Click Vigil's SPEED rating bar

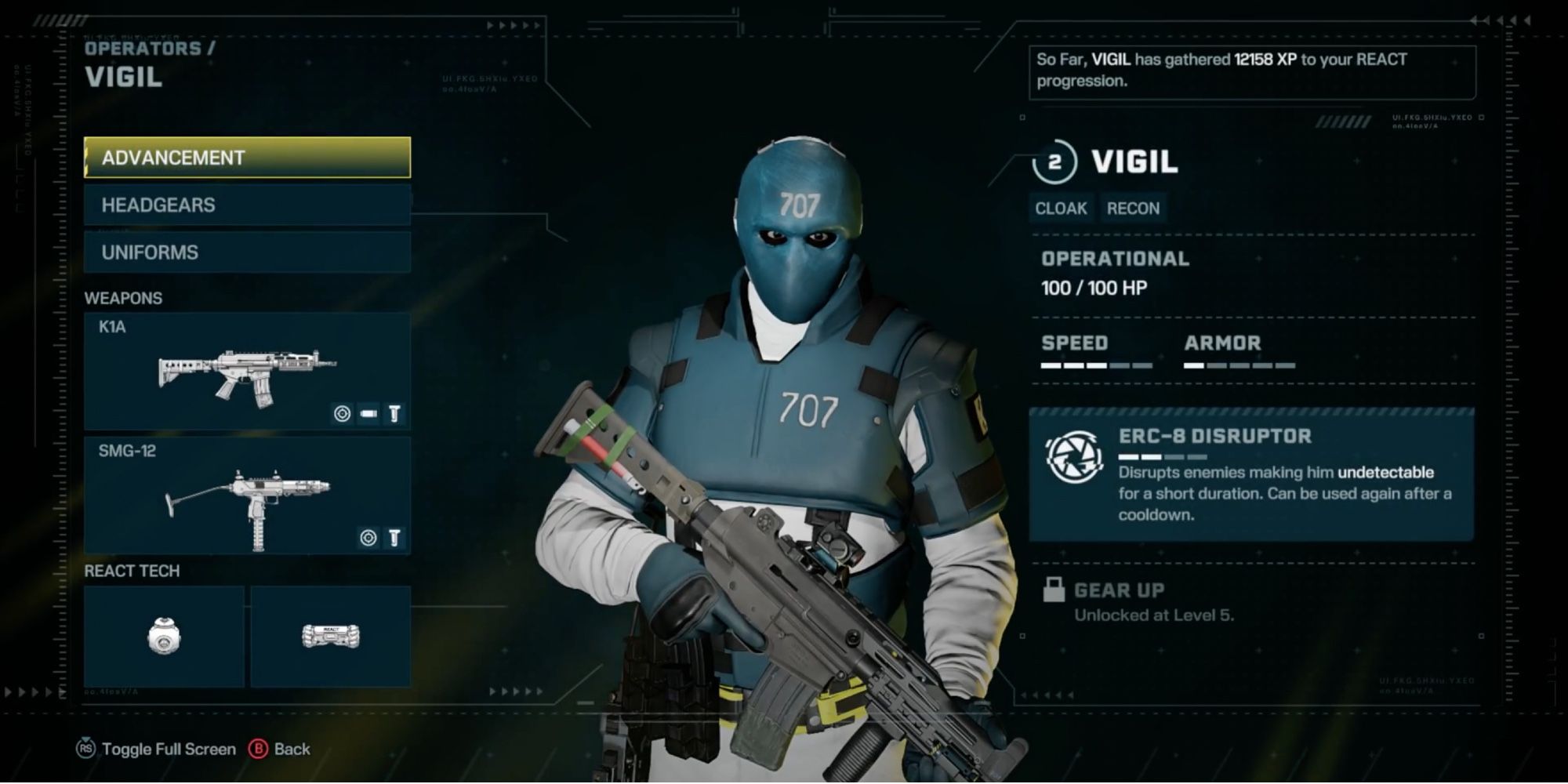1096,365
